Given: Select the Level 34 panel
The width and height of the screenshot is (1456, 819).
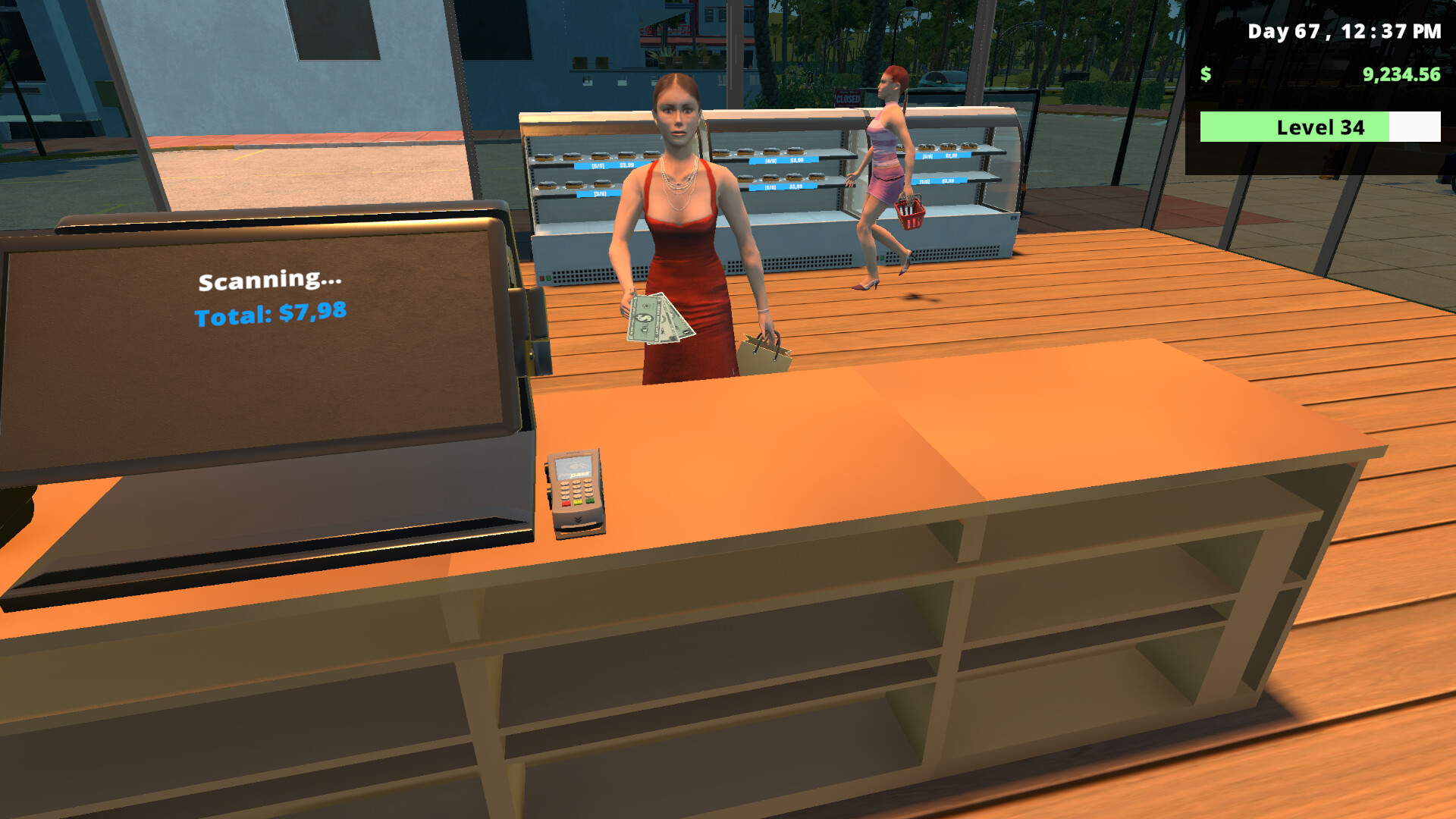Looking at the screenshot, I should [1319, 127].
